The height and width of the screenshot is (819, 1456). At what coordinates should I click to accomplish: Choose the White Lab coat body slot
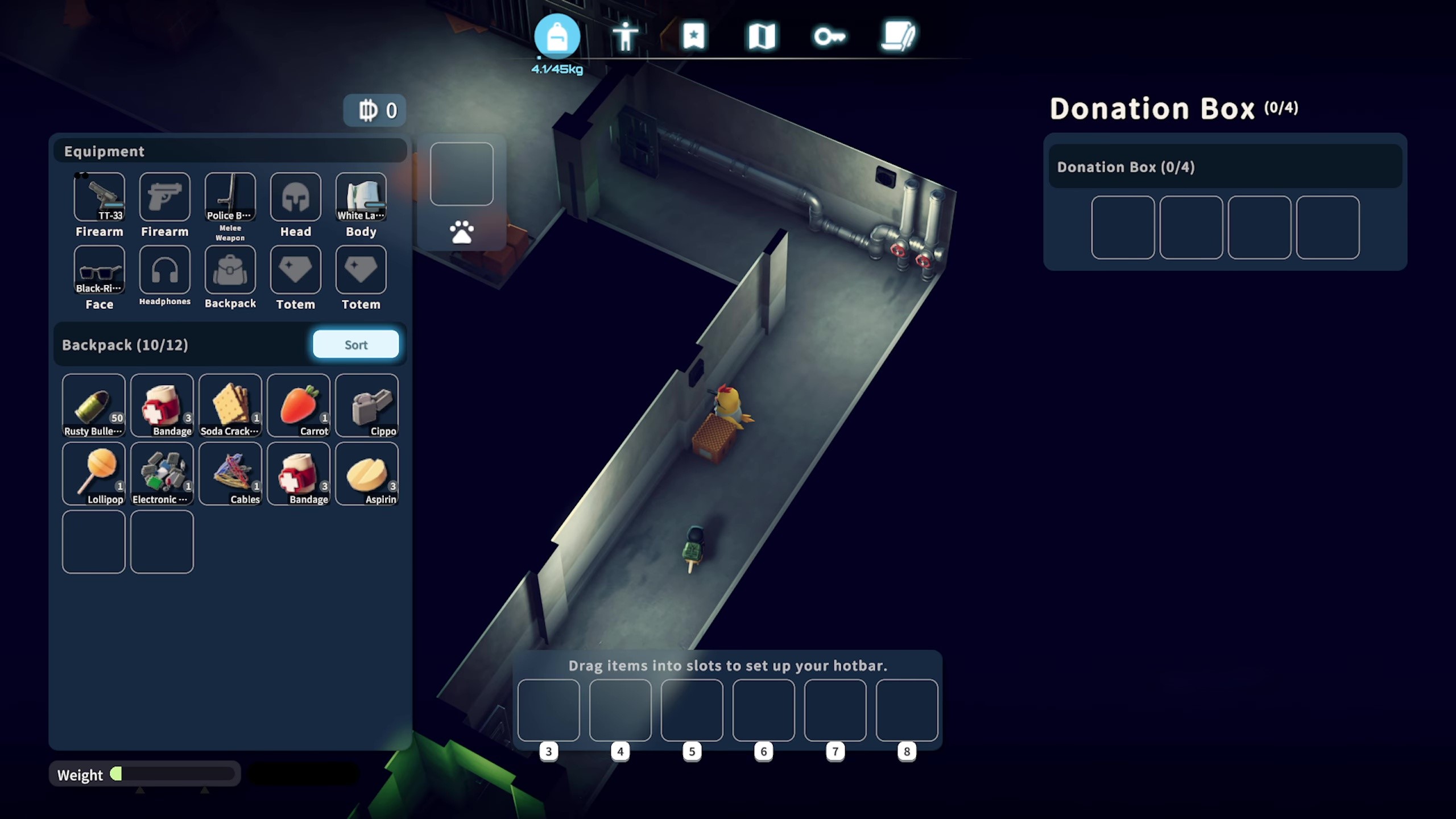[361, 197]
